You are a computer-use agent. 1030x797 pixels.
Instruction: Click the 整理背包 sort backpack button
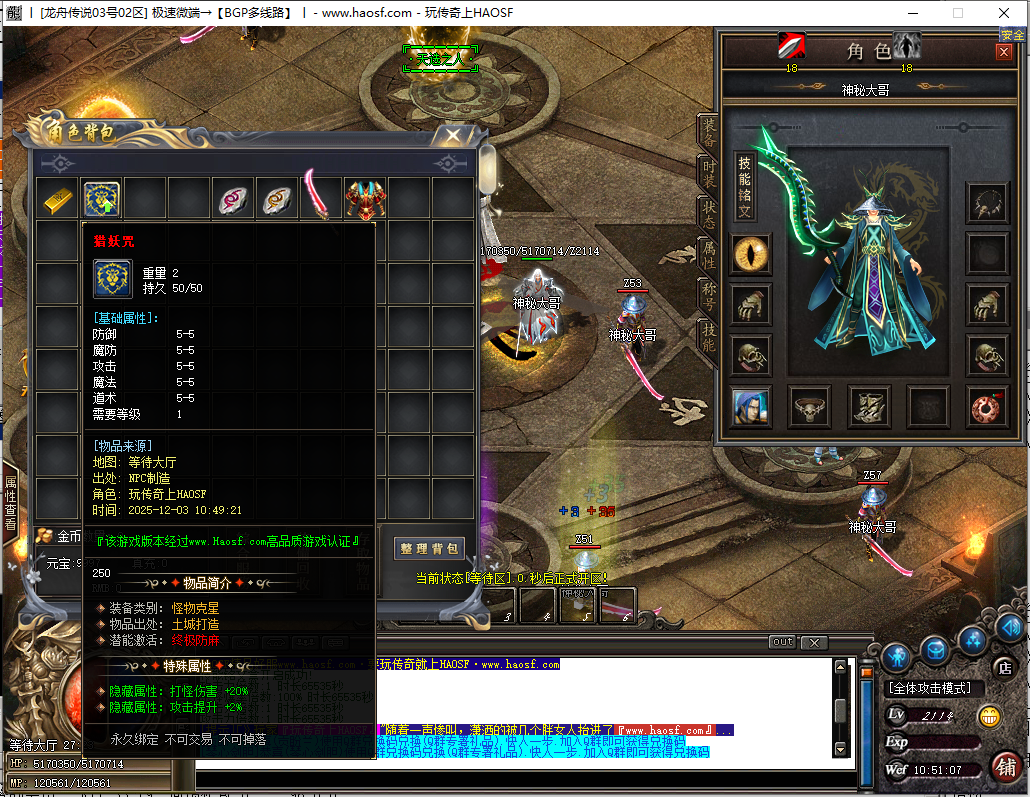(430, 548)
